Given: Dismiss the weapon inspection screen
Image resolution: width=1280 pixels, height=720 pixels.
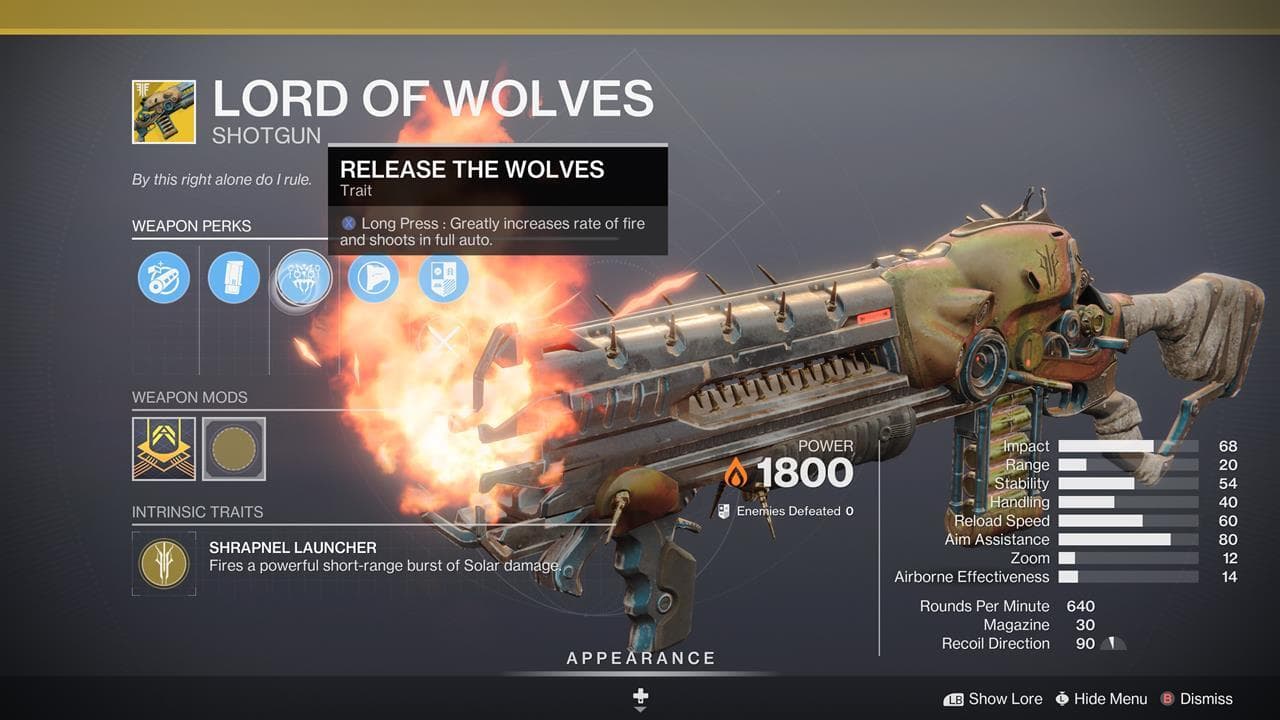Looking at the screenshot, I should click(x=1196, y=699).
